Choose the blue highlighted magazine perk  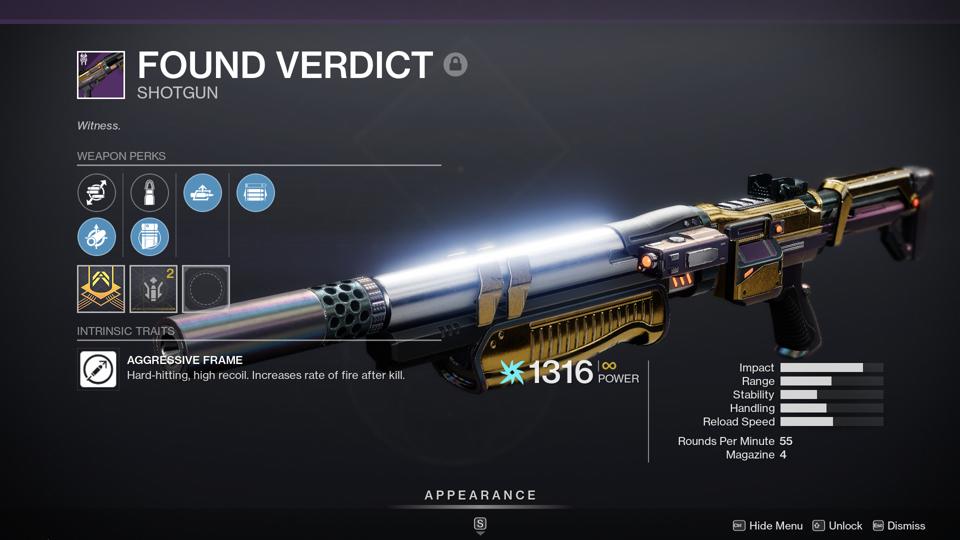(150, 237)
